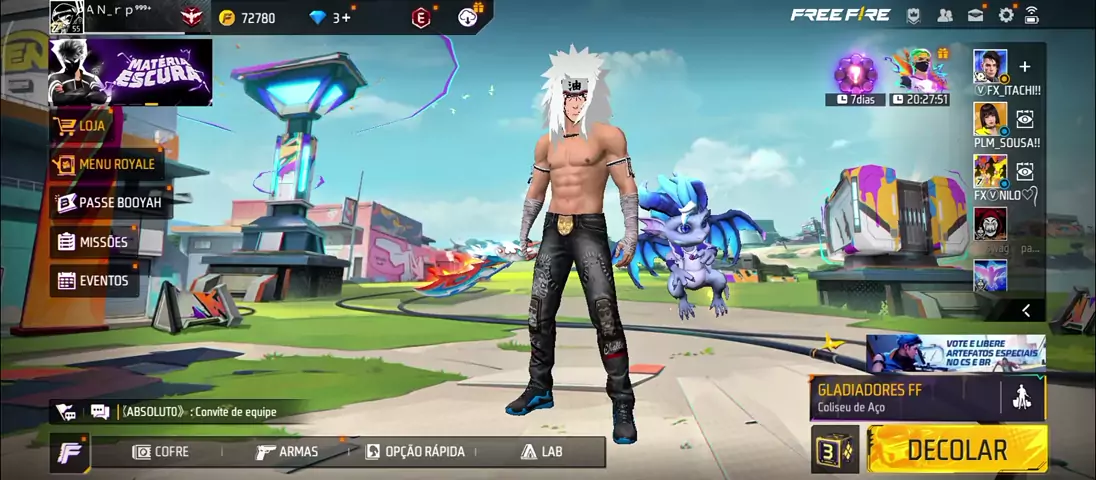This screenshot has height=480, width=1096.
Task: Open the Matéria Escura event banner
Action: pyautogui.click(x=131, y=72)
